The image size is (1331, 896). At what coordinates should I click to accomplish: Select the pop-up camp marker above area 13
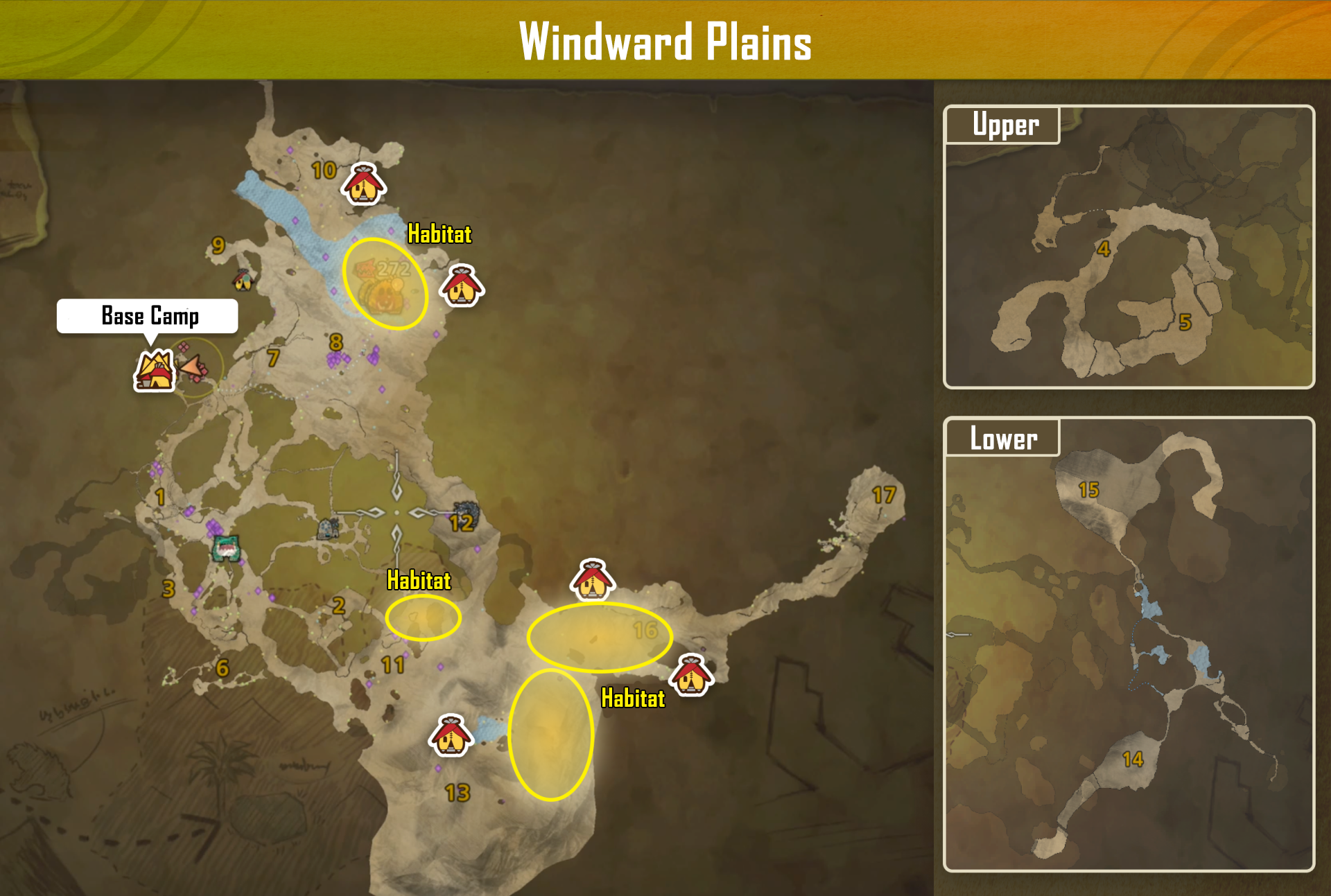[x=451, y=736]
